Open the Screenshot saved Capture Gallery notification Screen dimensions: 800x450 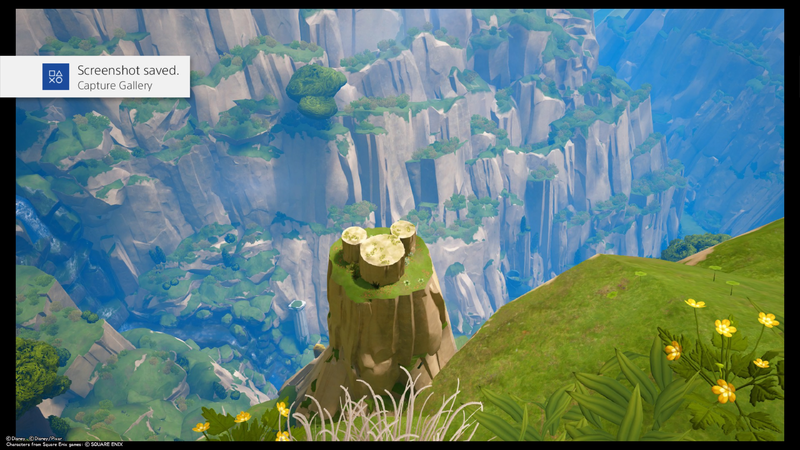click(x=96, y=77)
